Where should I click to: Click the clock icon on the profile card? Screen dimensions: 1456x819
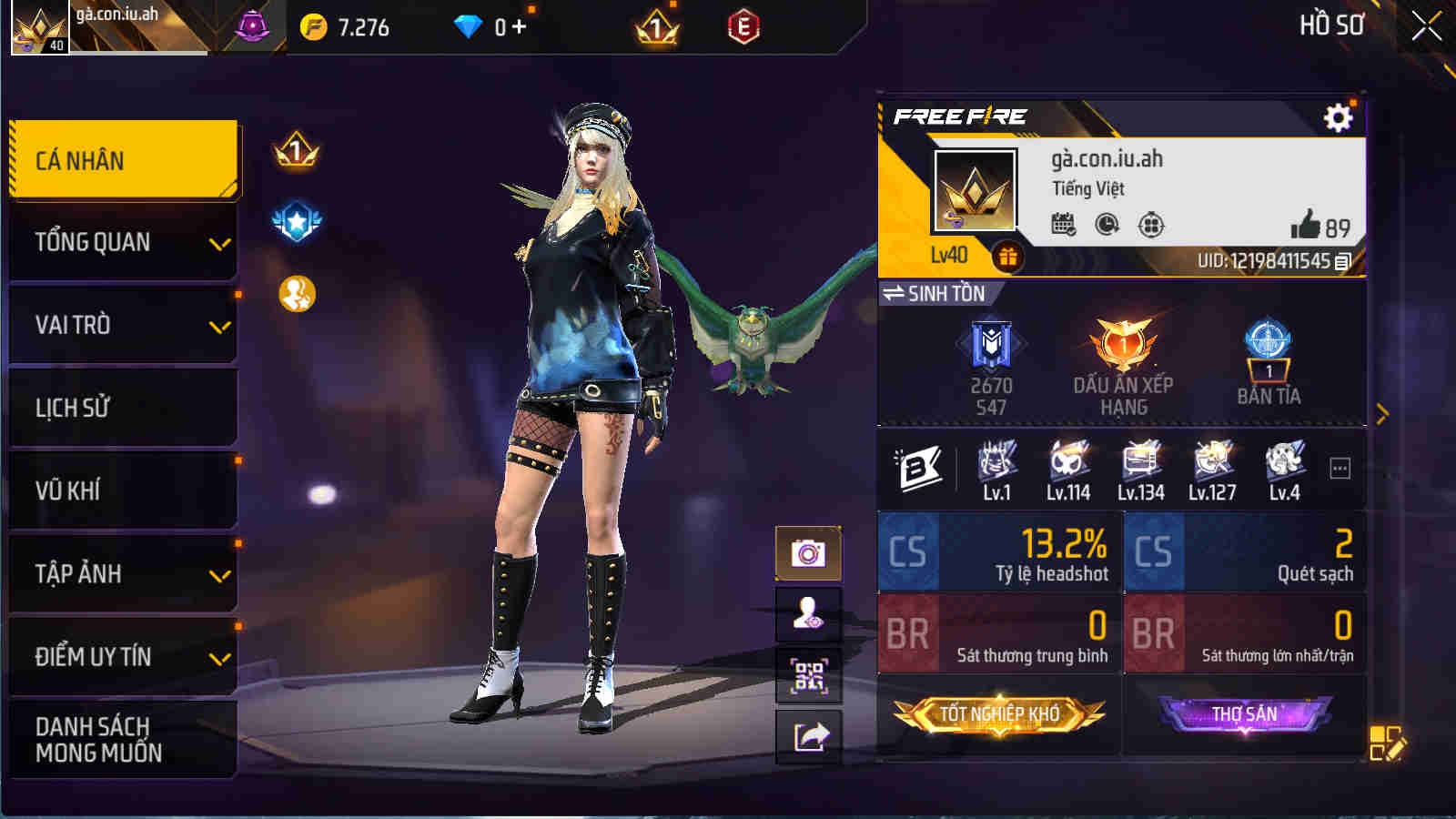click(1107, 225)
